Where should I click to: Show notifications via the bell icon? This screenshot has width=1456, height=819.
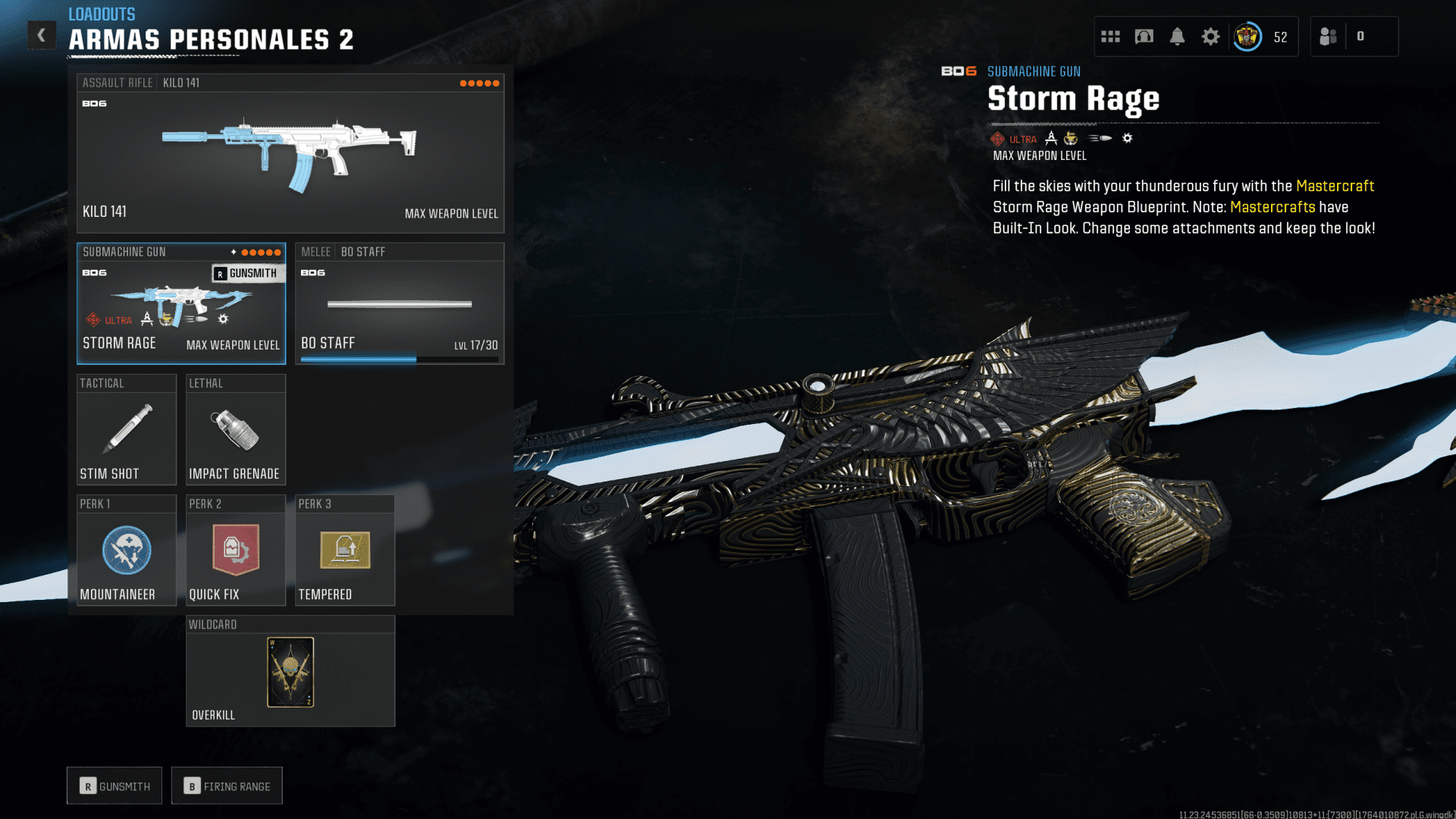tap(1177, 36)
